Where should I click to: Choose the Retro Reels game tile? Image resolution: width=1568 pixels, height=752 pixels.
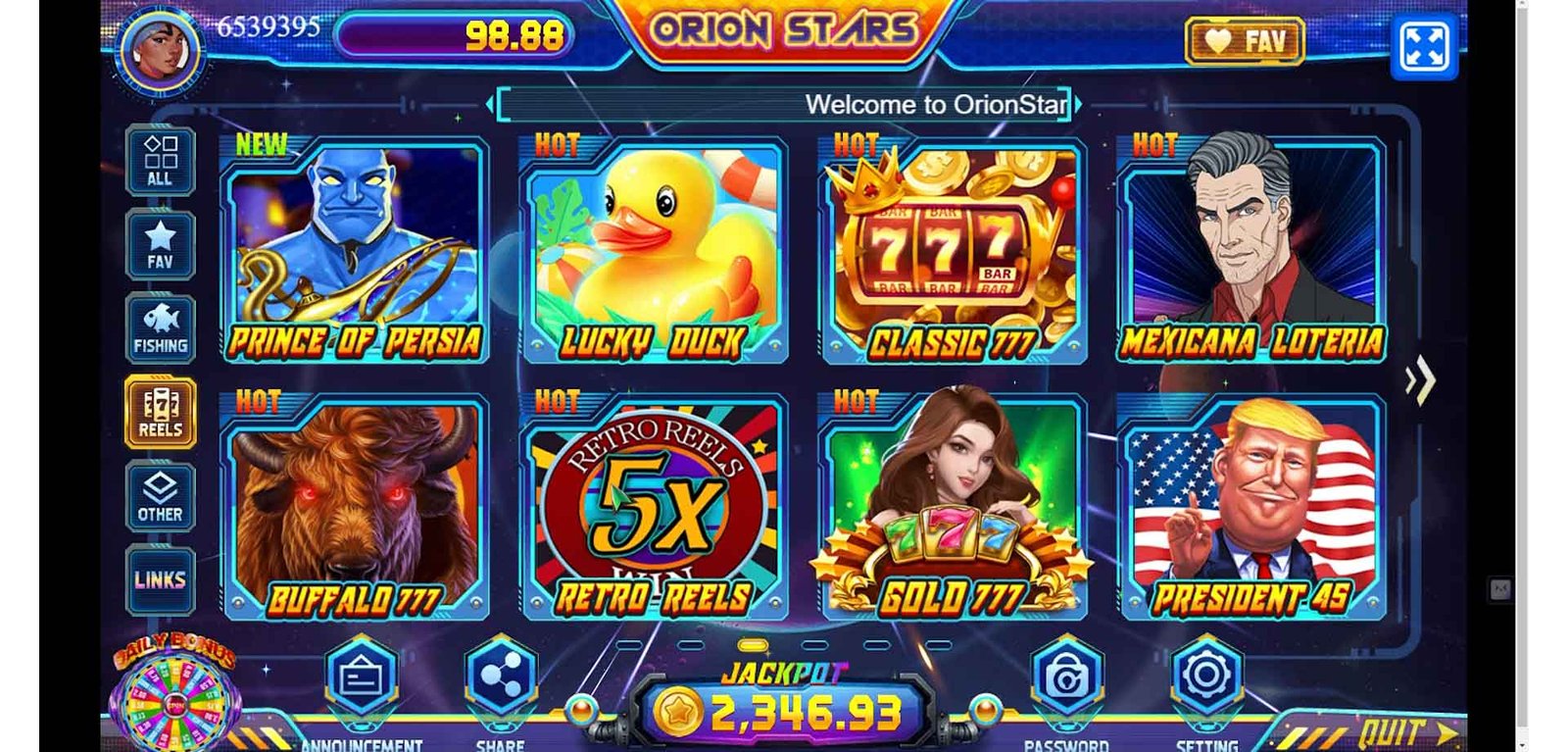point(654,507)
